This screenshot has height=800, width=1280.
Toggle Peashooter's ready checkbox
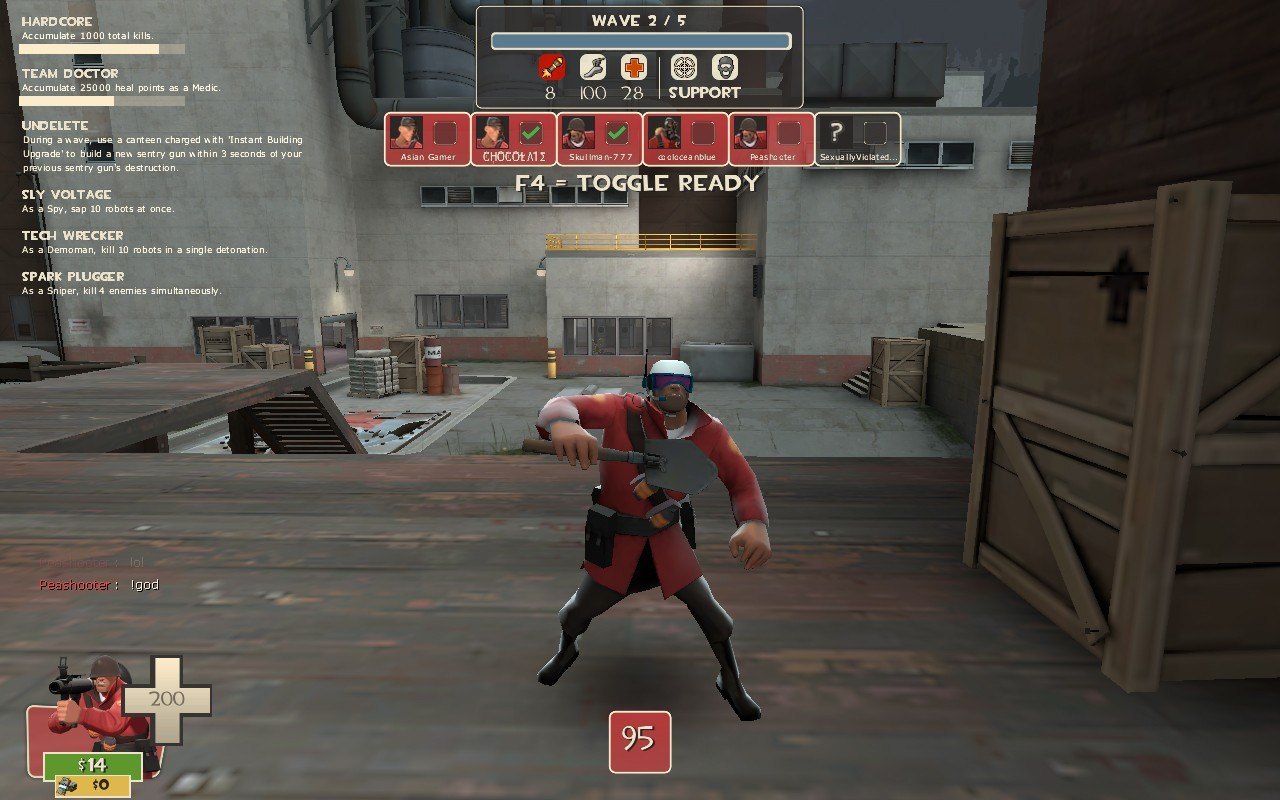click(790, 132)
